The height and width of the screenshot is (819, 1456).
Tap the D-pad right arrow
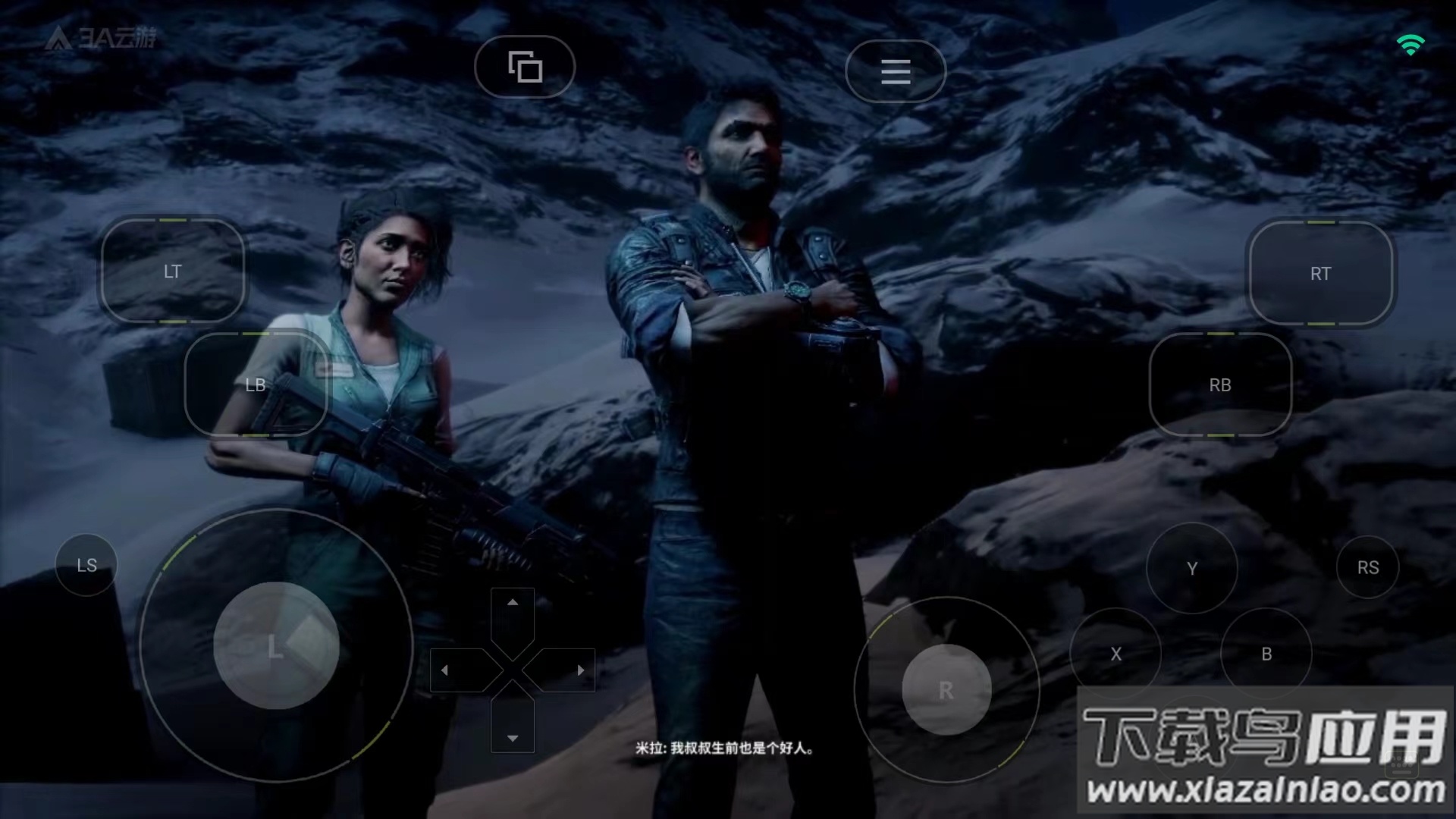click(580, 670)
